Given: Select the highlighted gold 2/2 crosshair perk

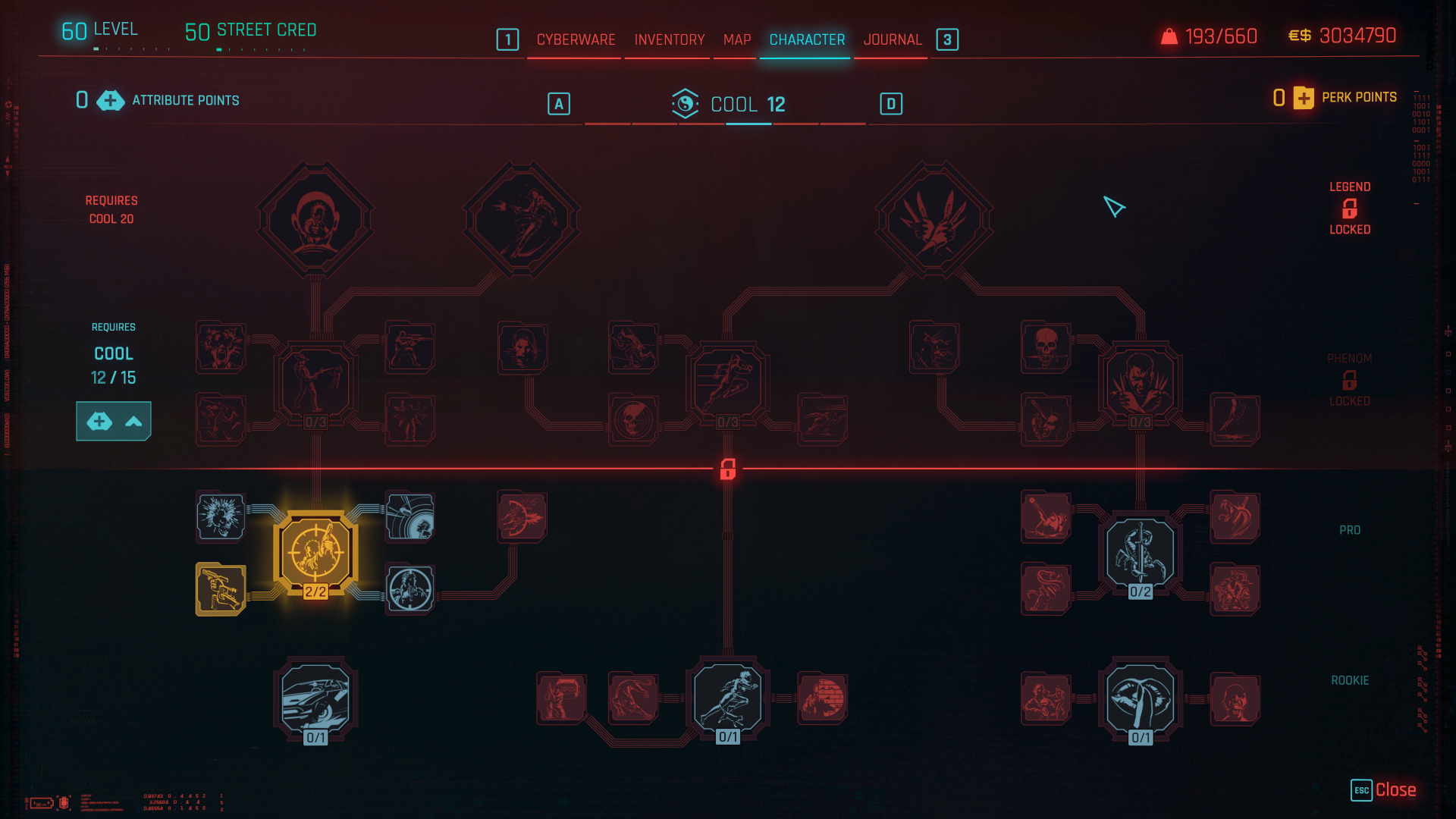Looking at the screenshot, I should [x=315, y=553].
